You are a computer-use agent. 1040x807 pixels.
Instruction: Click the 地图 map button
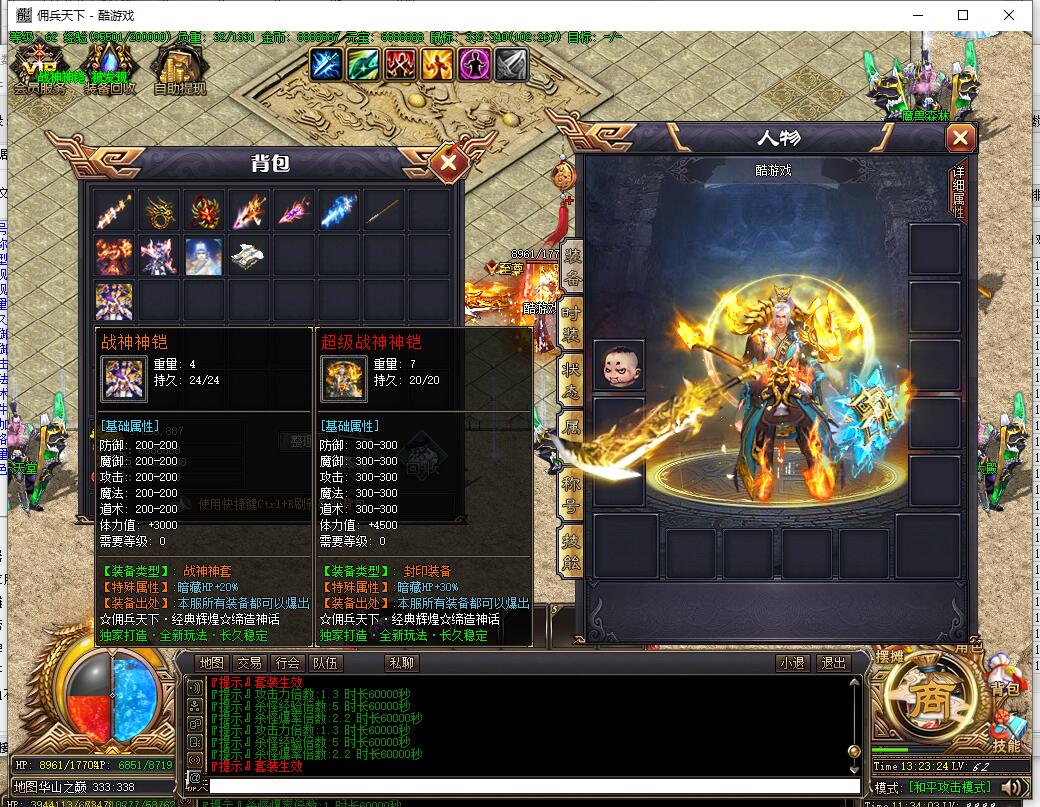click(212, 662)
